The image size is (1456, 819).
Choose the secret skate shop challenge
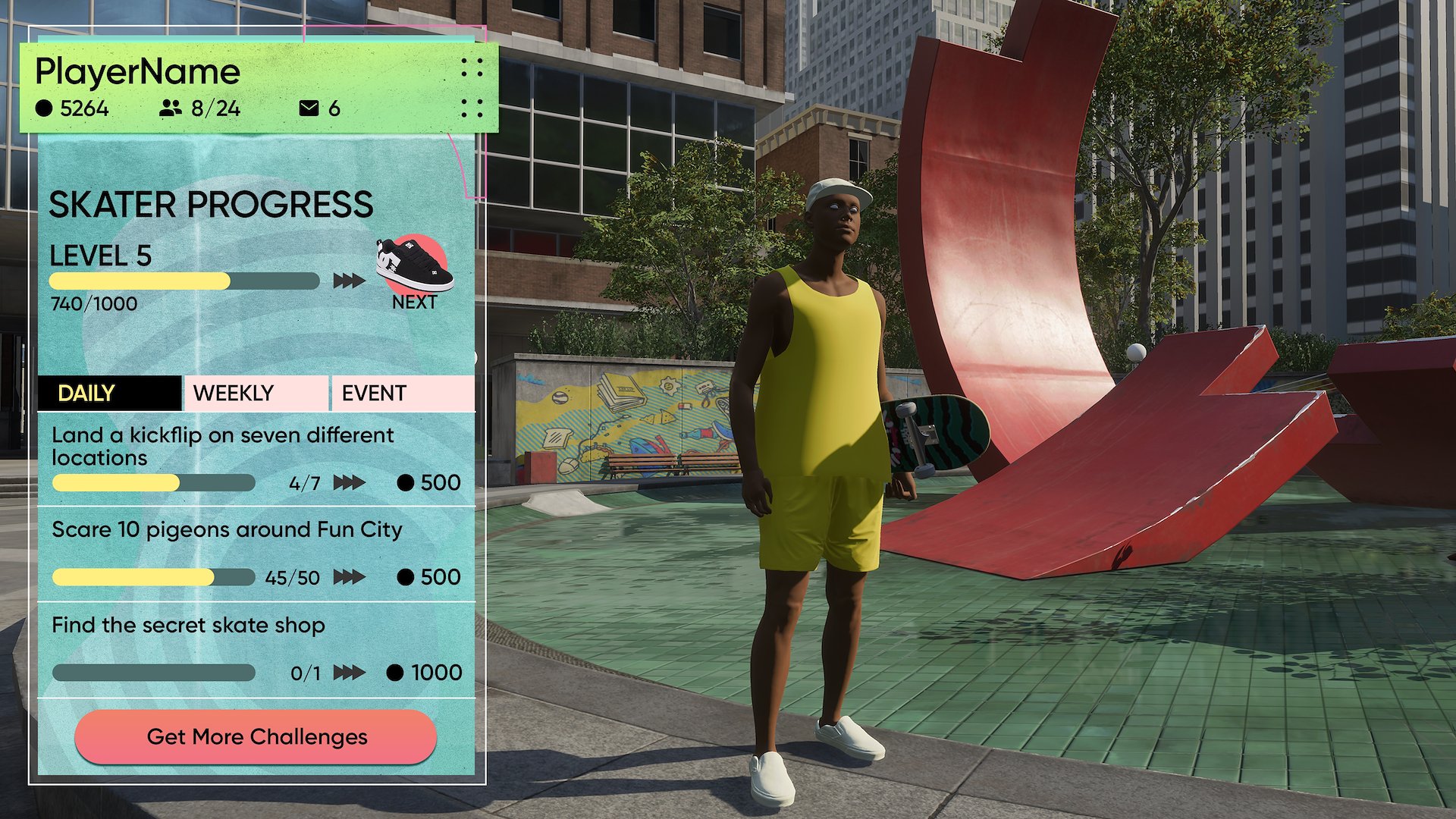256,650
